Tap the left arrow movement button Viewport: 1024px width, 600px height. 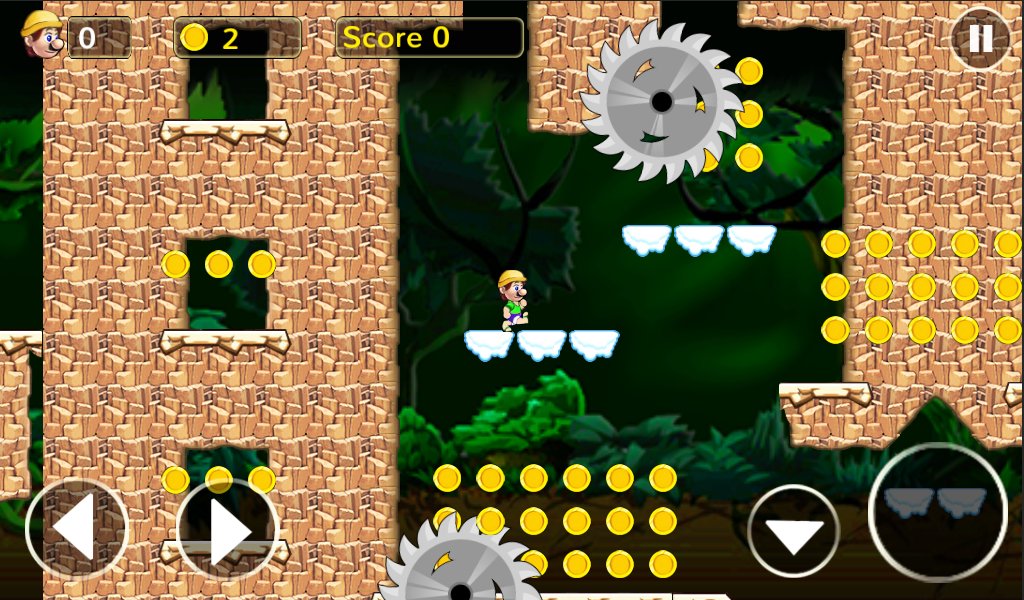77,529
